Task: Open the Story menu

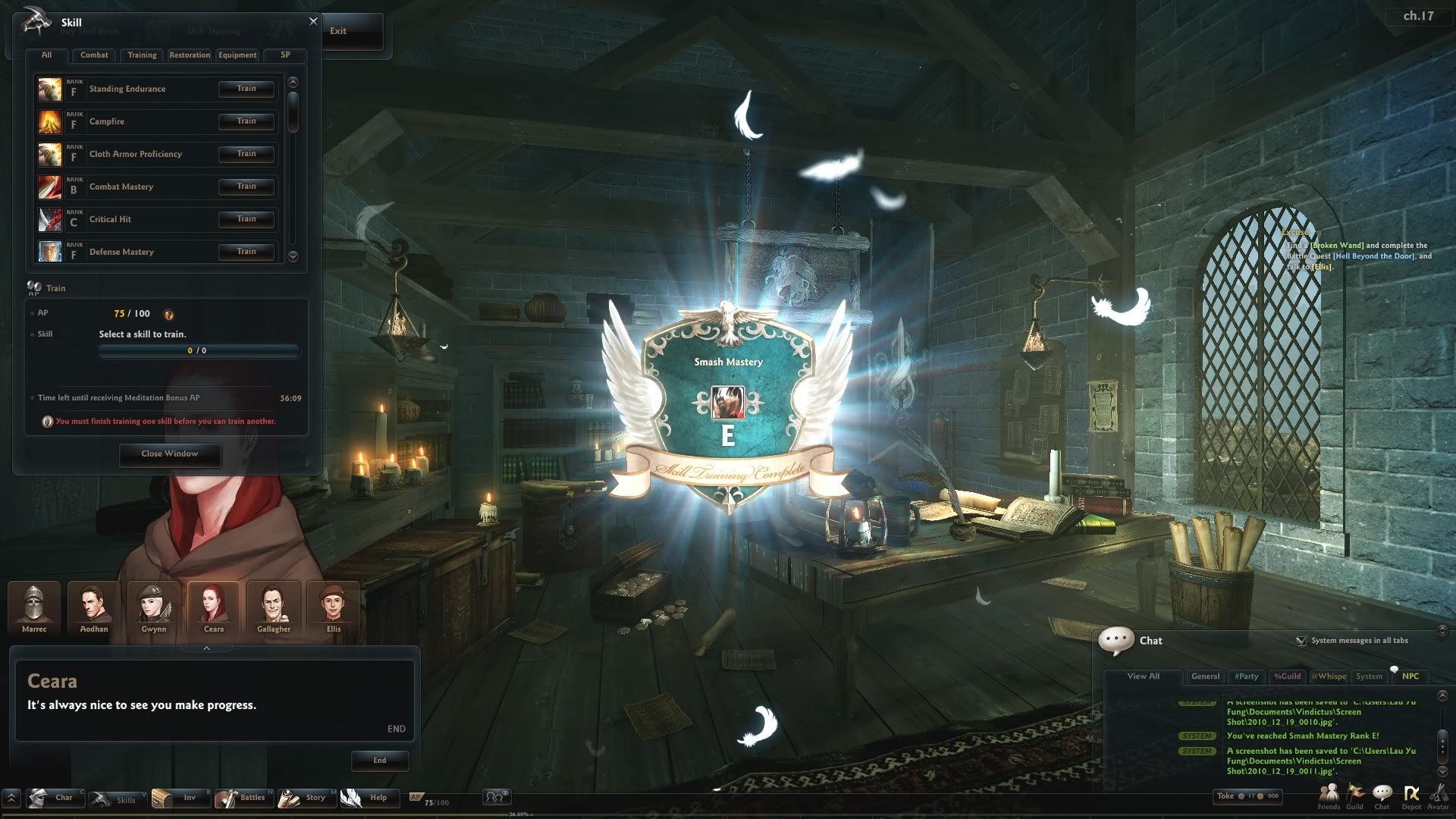Action: [307, 798]
